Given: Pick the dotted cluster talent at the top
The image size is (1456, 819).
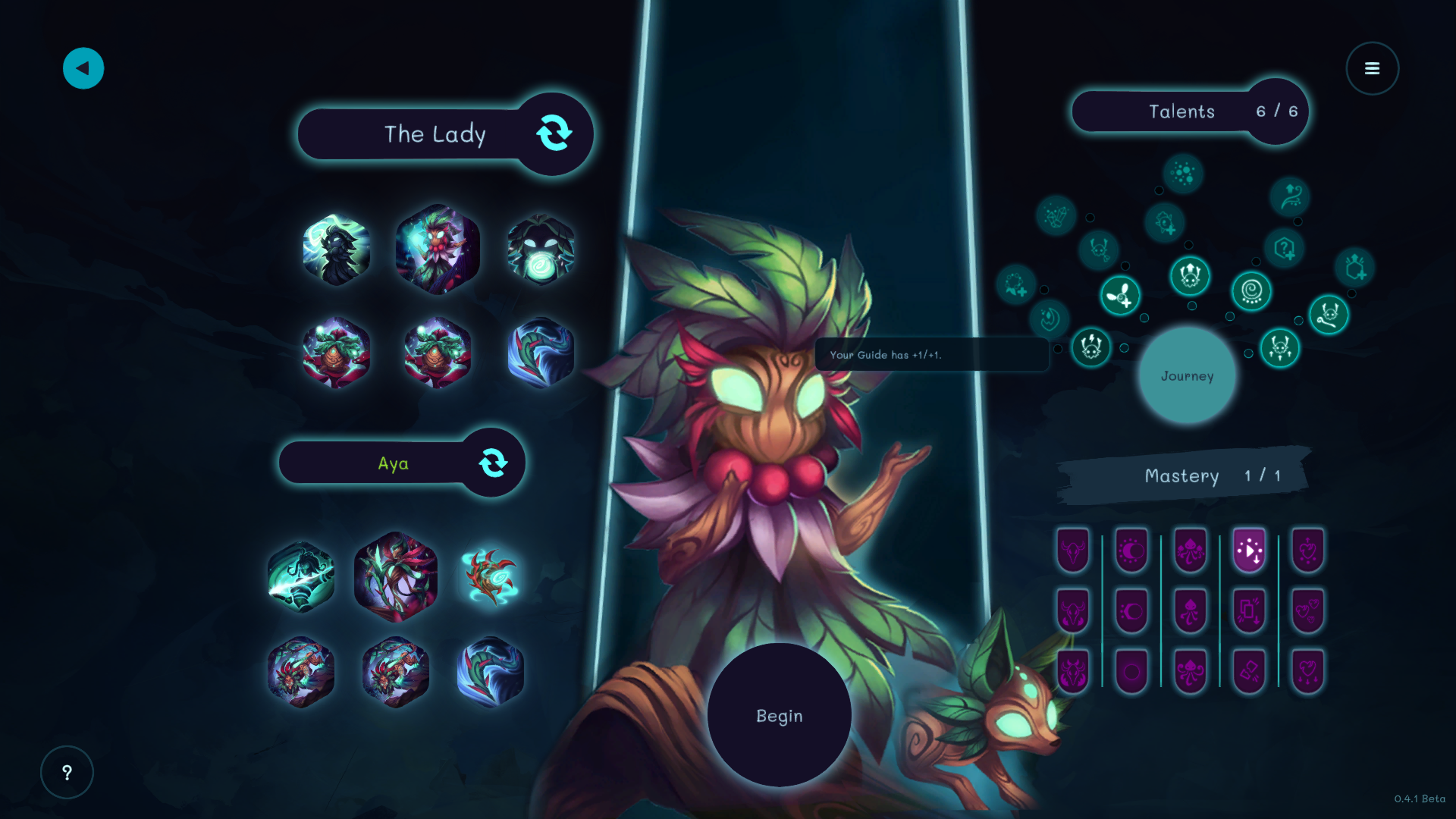Looking at the screenshot, I should pos(1182,174).
